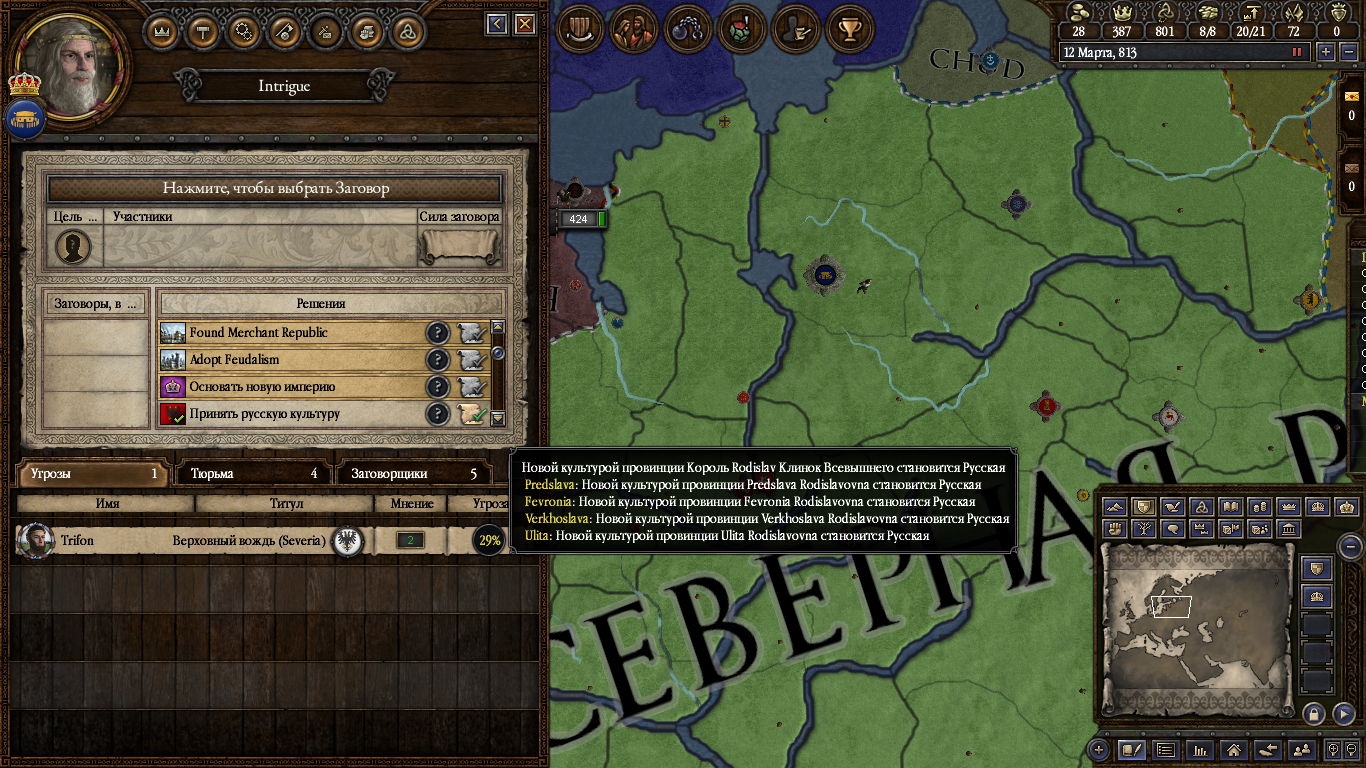Switch to the terrain map mode
The image size is (1366, 768).
(x=1115, y=508)
